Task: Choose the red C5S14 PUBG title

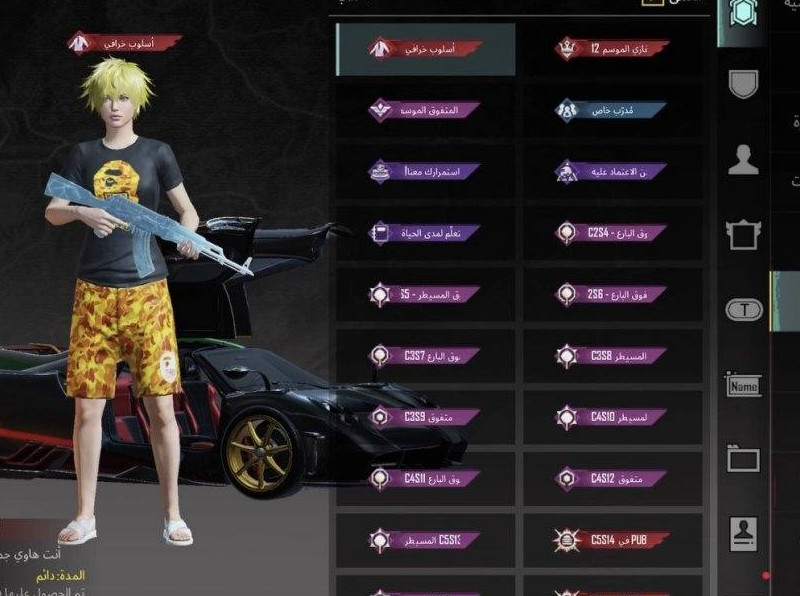Action: tap(613, 540)
